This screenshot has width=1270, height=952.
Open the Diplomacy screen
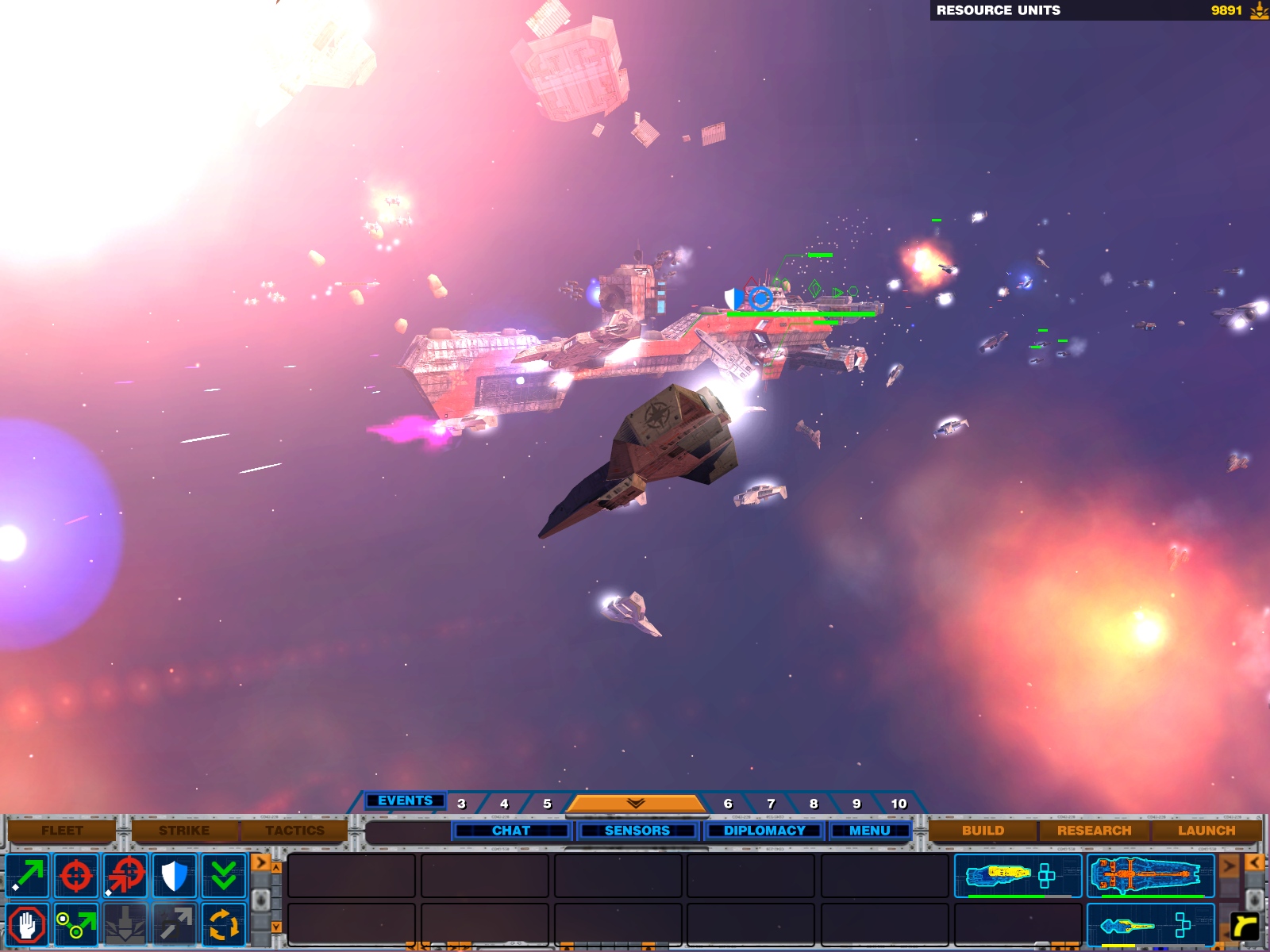point(764,831)
